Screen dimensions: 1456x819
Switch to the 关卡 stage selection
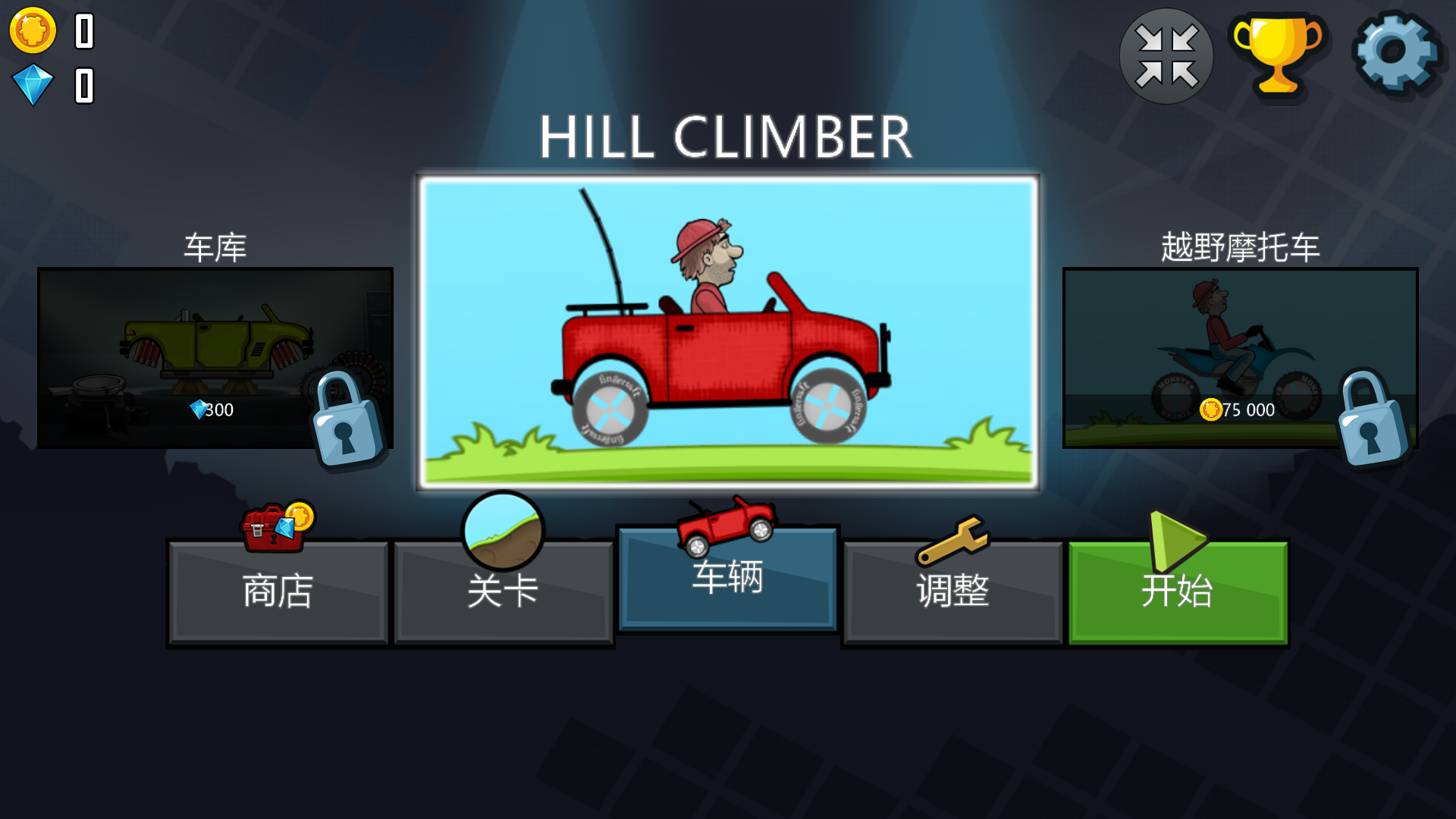[503, 591]
